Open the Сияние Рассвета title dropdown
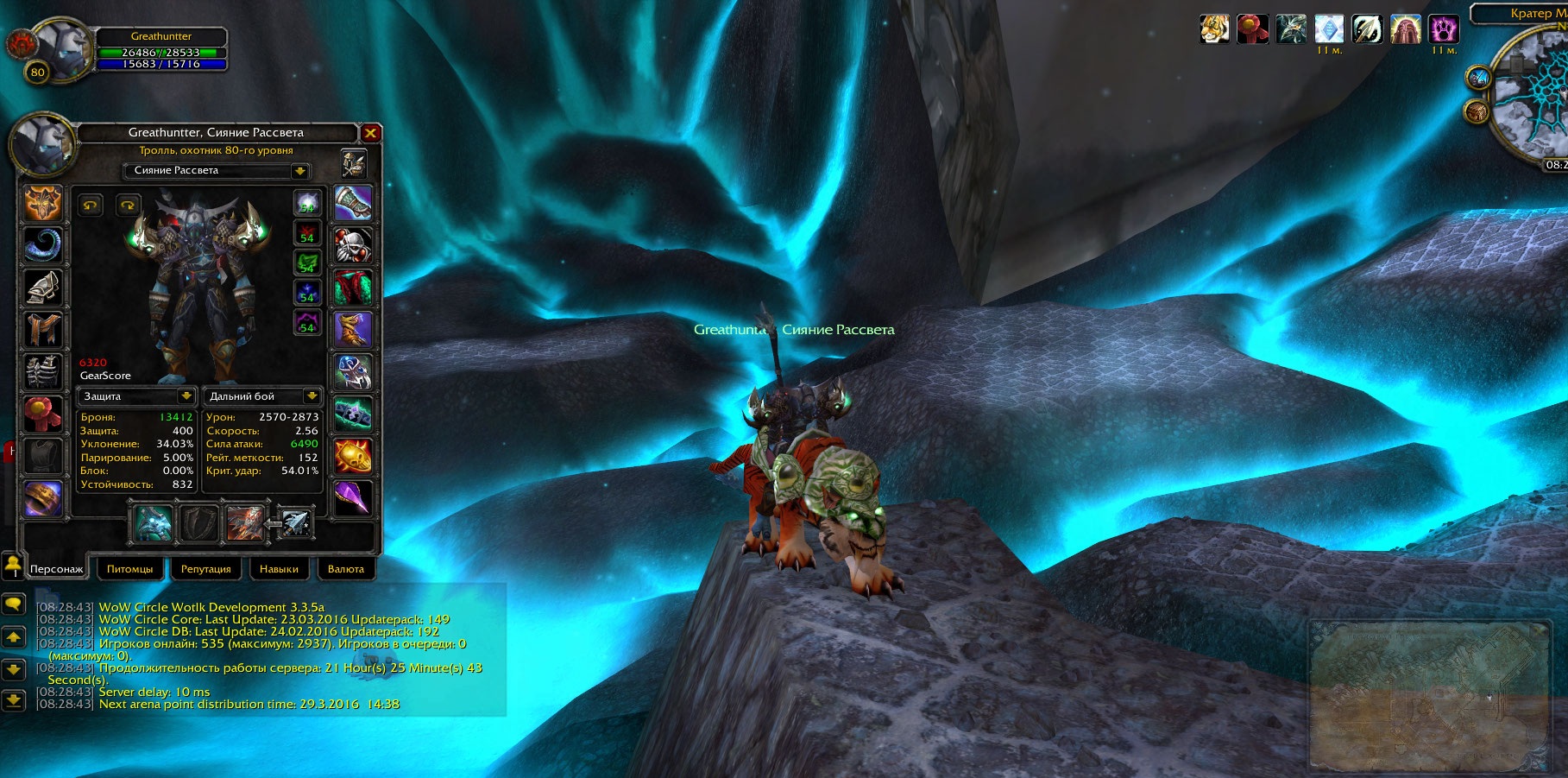This screenshot has height=778, width=1568. pos(299,171)
